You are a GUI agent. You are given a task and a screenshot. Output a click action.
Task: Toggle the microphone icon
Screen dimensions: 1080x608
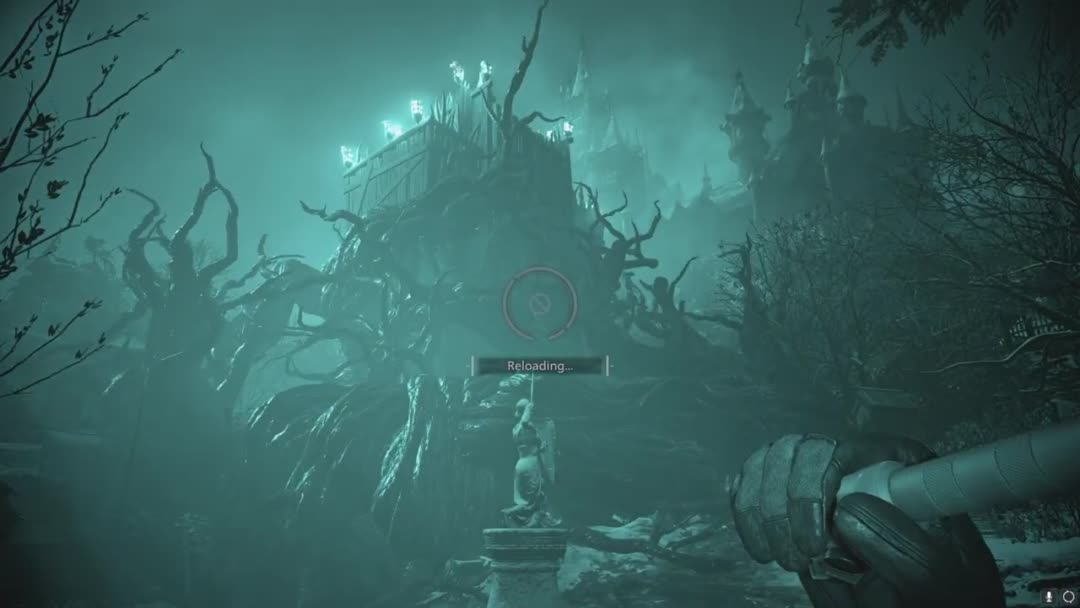[x=1051, y=596]
